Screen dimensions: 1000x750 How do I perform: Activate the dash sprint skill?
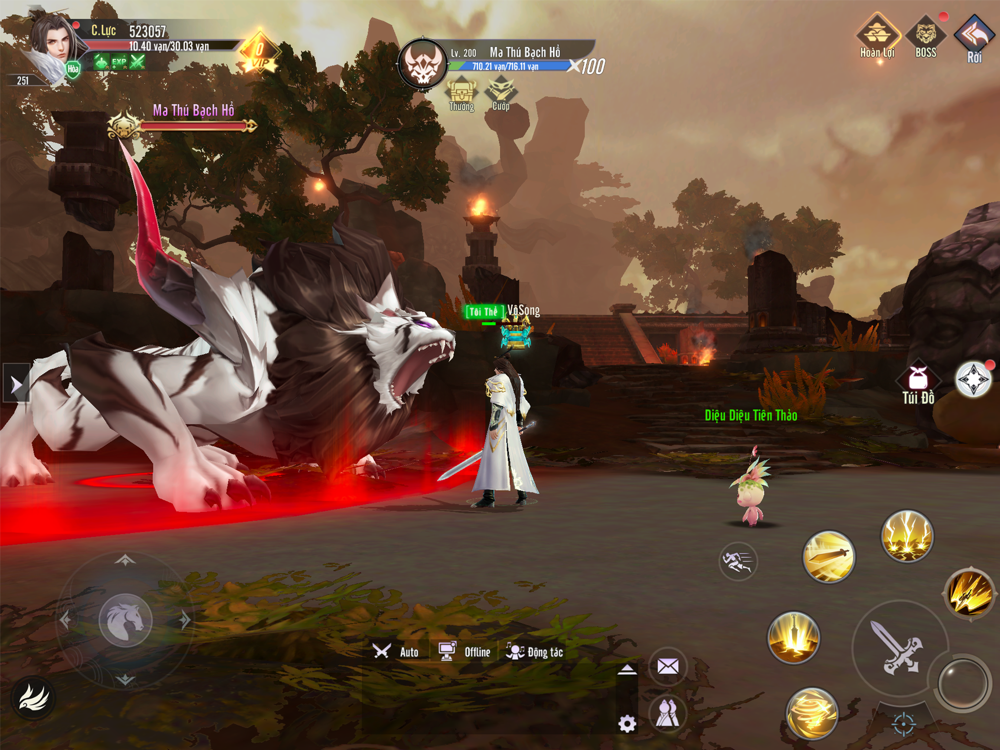[738, 561]
